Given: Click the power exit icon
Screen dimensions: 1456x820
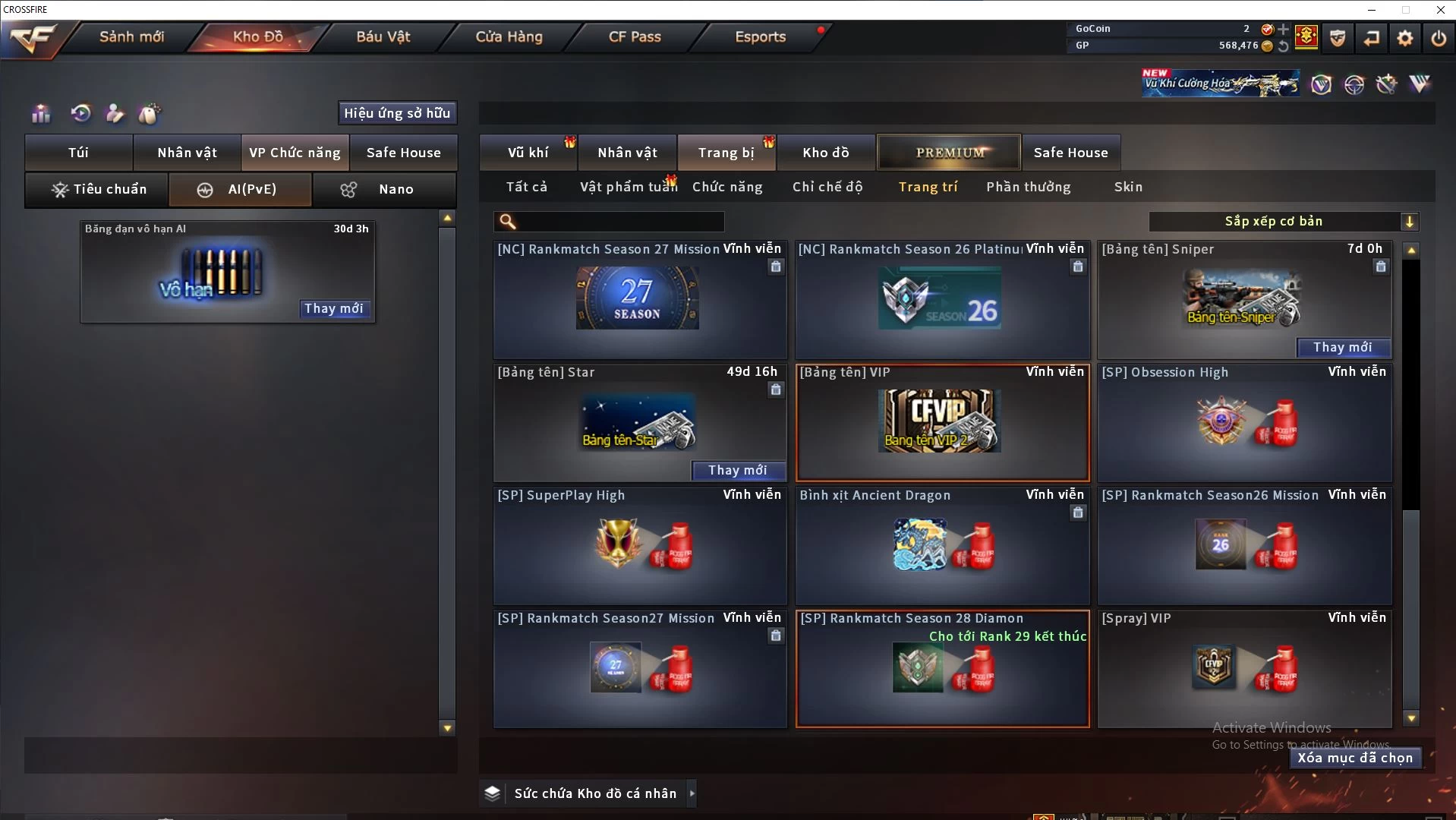Looking at the screenshot, I should 1439,38.
